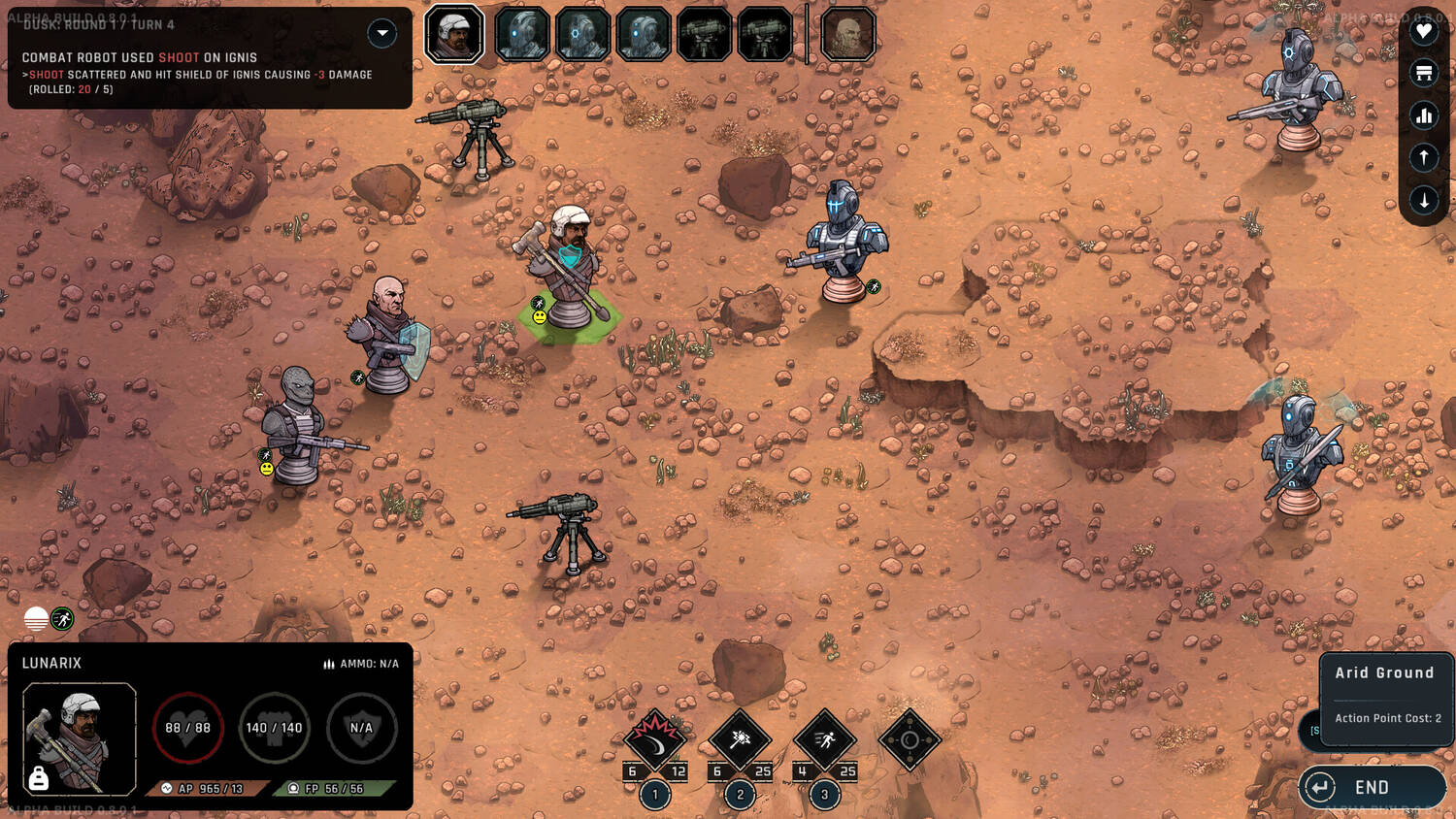Click Lunarix's large character portrait

click(x=80, y=738)
